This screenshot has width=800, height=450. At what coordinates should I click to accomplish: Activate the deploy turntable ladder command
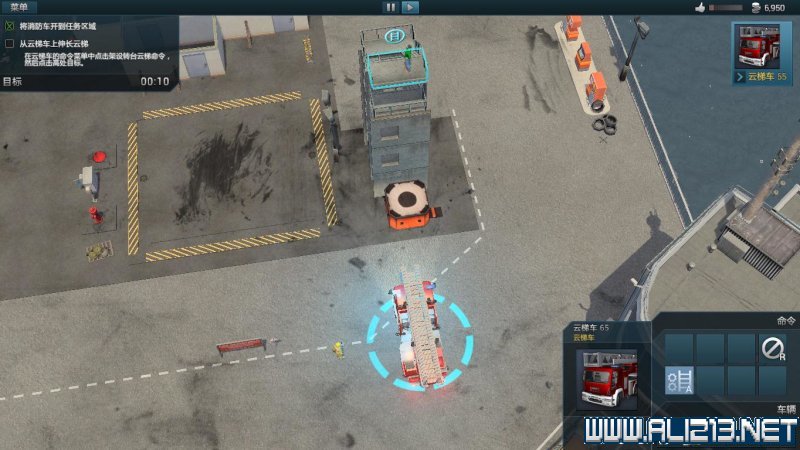click(x=679, y=380)
